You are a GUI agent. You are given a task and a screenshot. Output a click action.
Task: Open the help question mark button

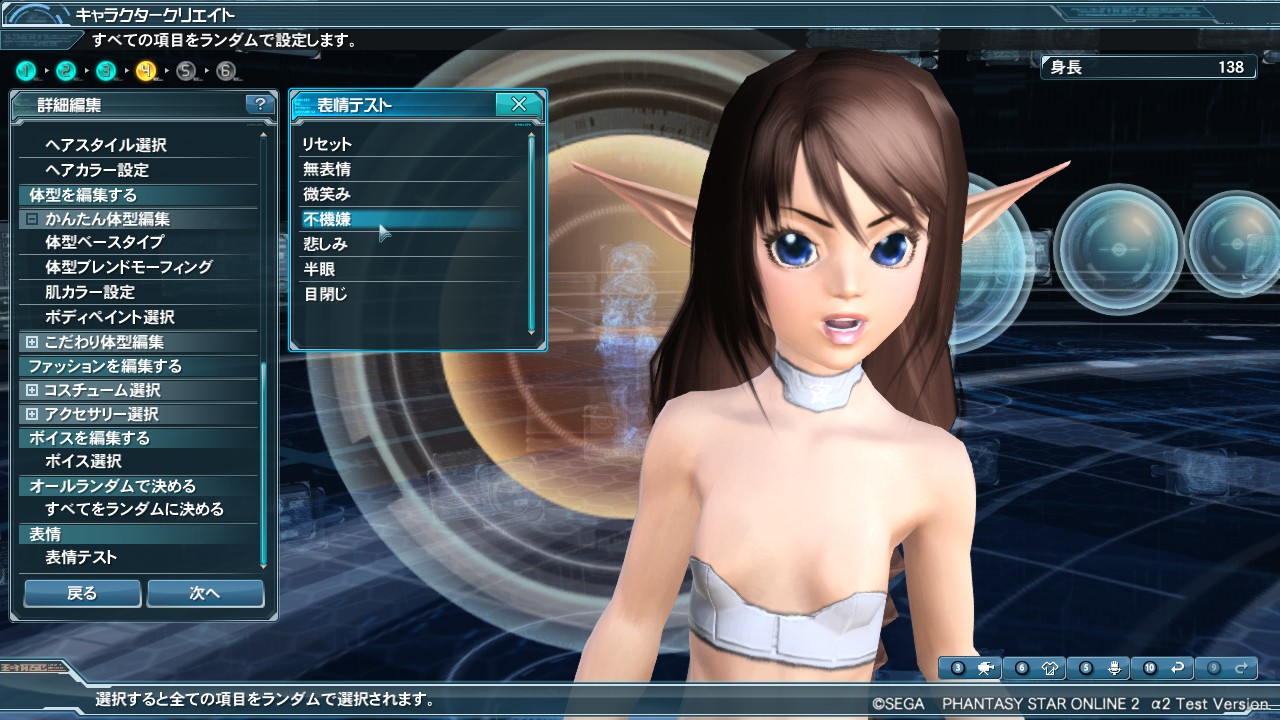pyautogui.click(x=259, y=104)
